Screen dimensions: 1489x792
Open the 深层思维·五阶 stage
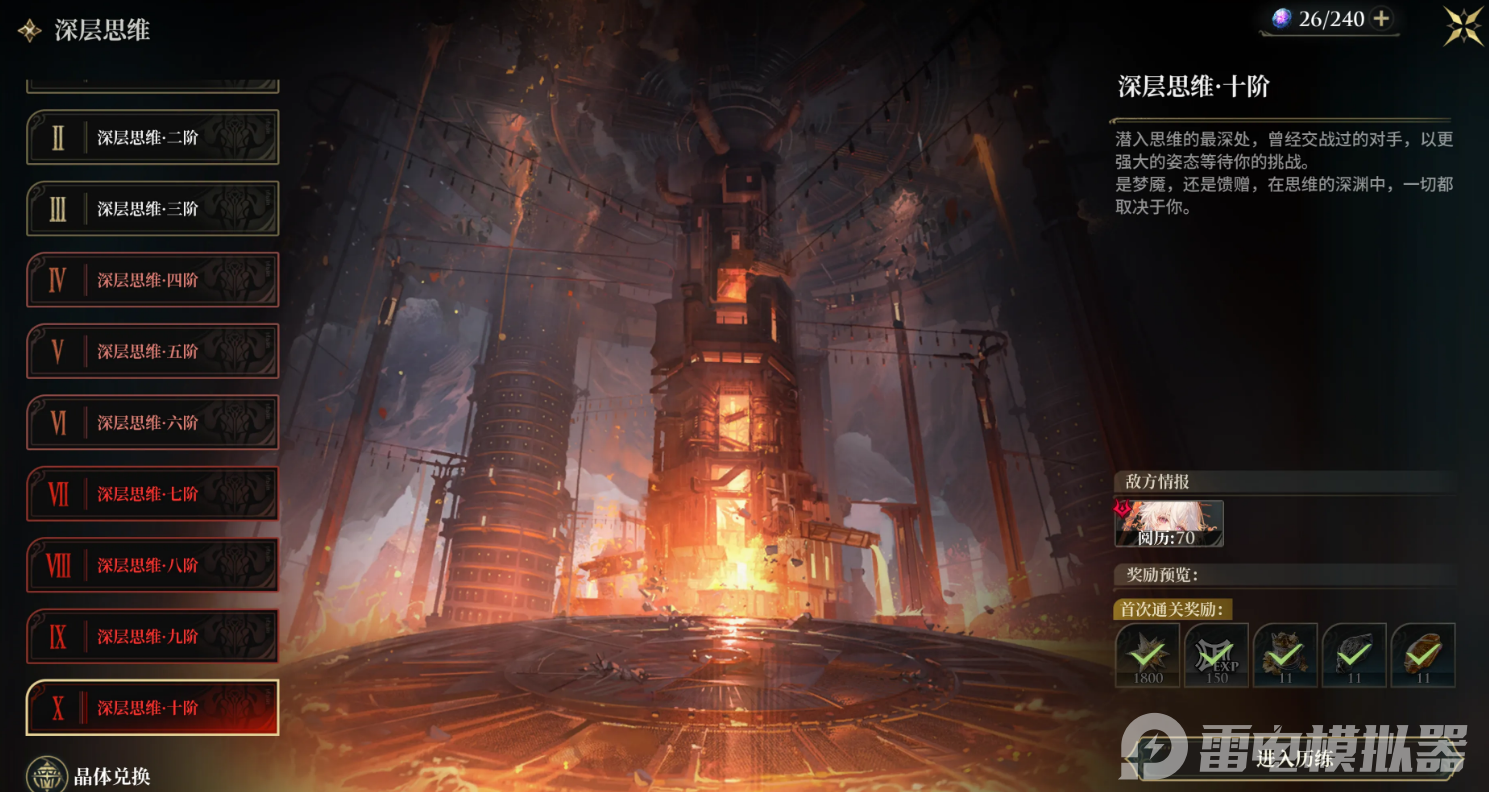[x=152, y=351]
